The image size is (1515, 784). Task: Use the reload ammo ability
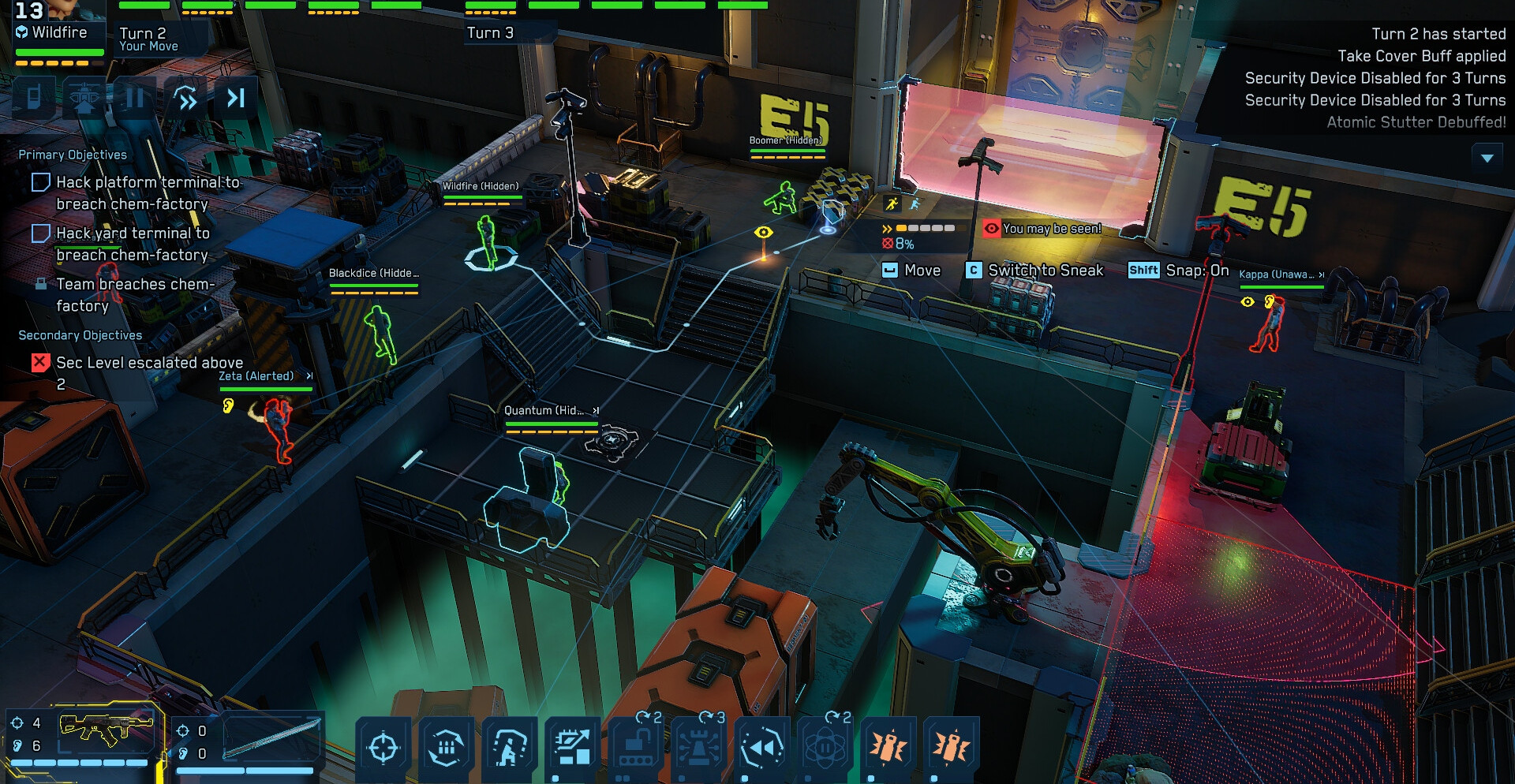point(447,747)
